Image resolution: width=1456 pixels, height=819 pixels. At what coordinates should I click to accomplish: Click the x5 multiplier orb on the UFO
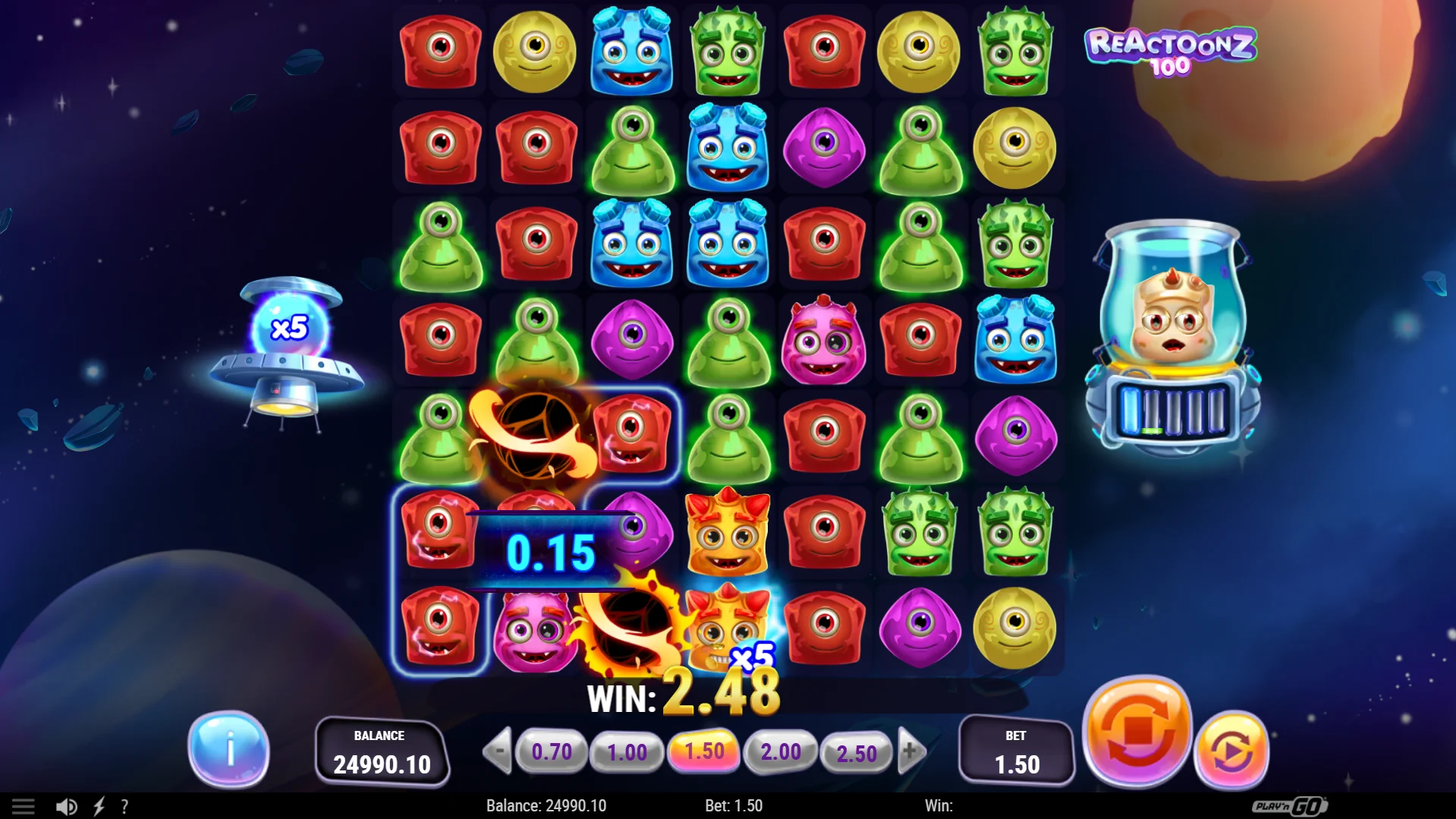289,329
